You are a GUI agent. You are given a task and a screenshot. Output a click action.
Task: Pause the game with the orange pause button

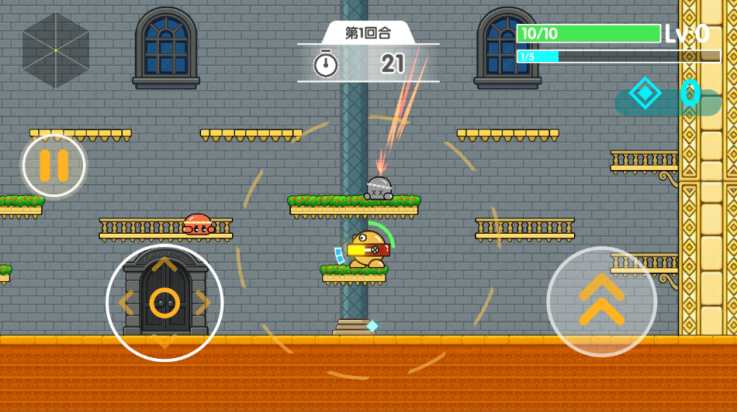(54, 165)
